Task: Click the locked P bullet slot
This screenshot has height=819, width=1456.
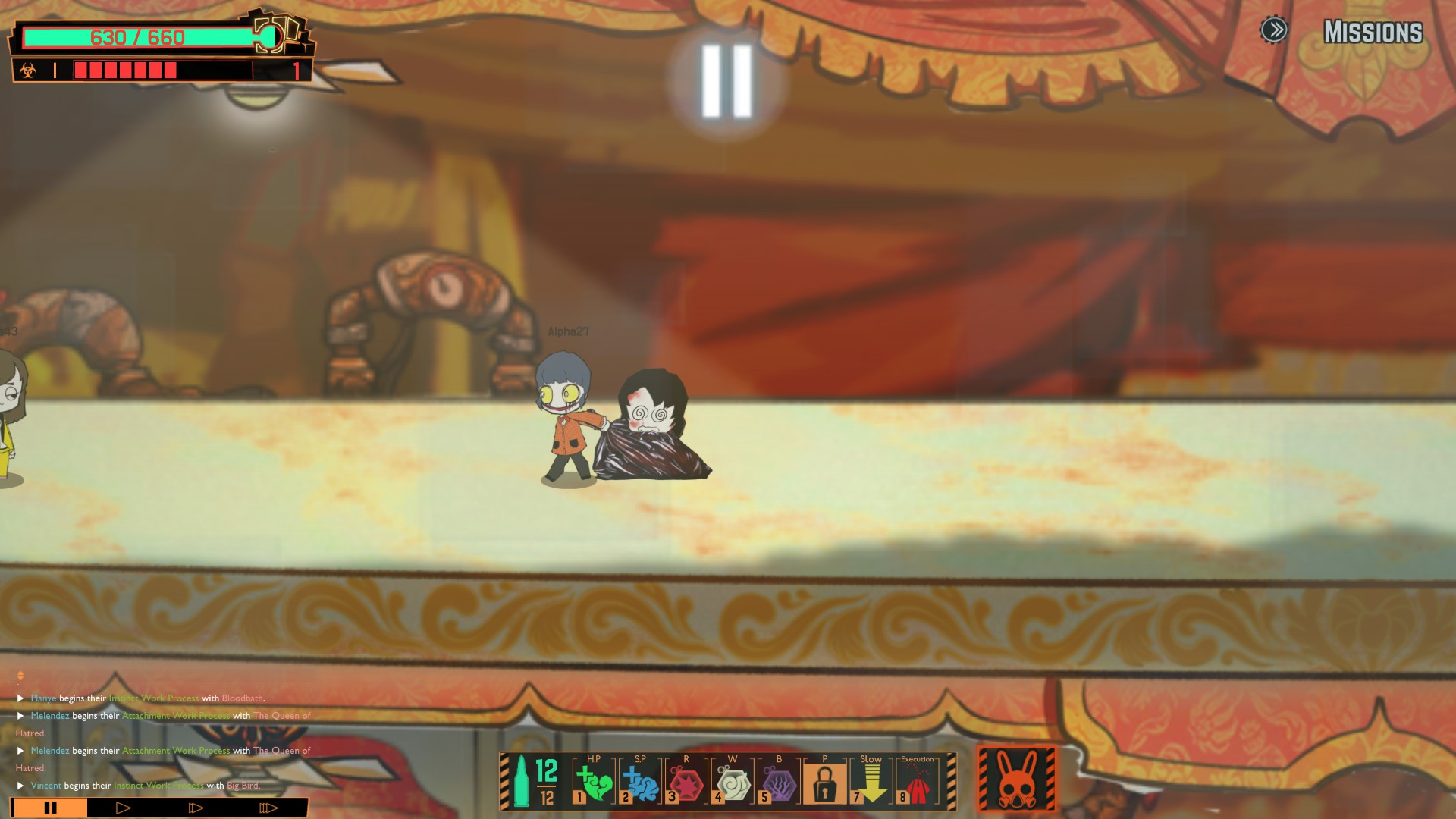Action: 824,782
